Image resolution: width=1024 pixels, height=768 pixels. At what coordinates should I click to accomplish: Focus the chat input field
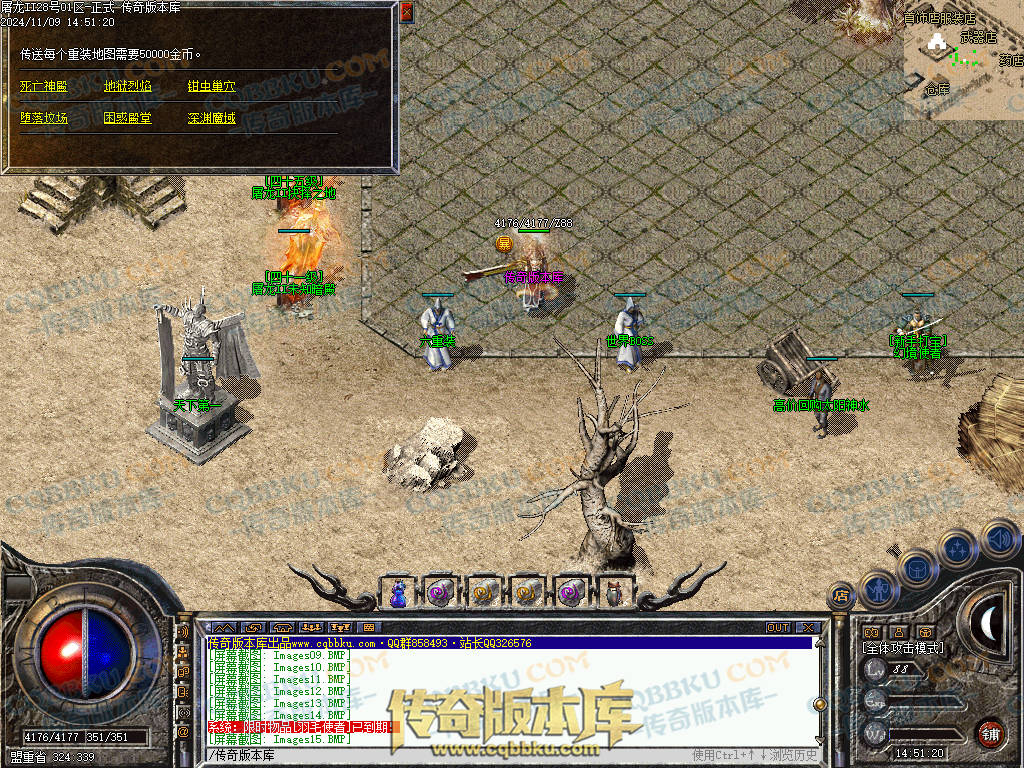click(x=450, y=754)
